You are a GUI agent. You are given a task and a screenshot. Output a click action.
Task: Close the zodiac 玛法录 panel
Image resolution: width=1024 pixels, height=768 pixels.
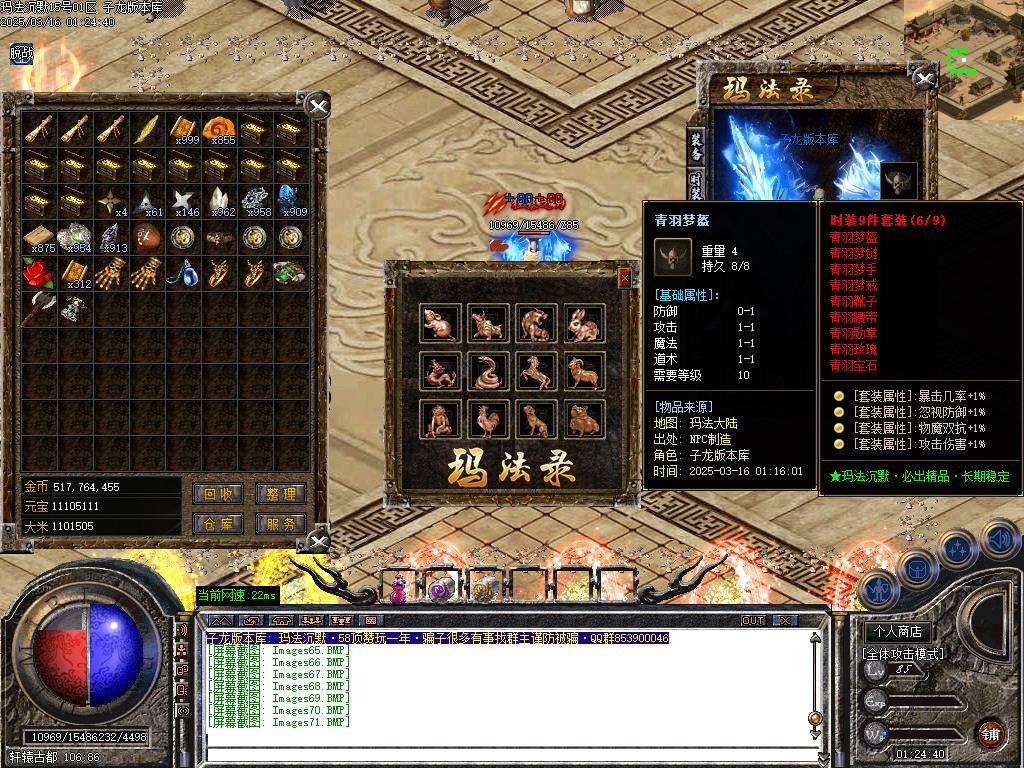tap(625, 278)
